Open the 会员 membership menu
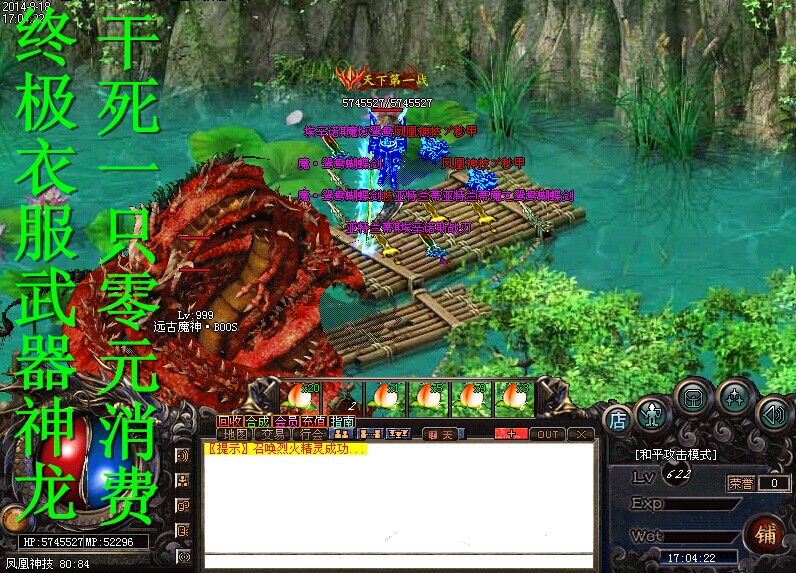This screenshot has width=796, height=573. [286, 420]
